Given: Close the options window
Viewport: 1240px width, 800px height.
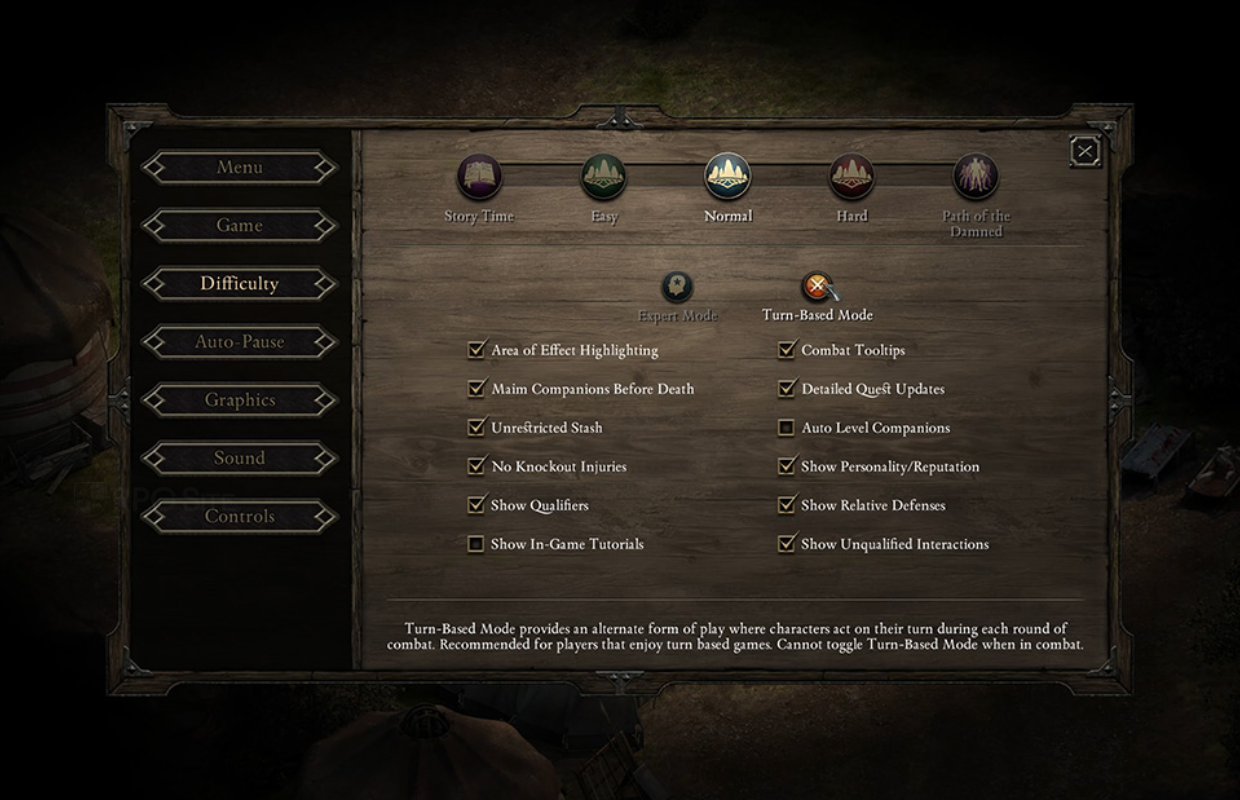Looking at the screenshot, I should [1085, 151].
